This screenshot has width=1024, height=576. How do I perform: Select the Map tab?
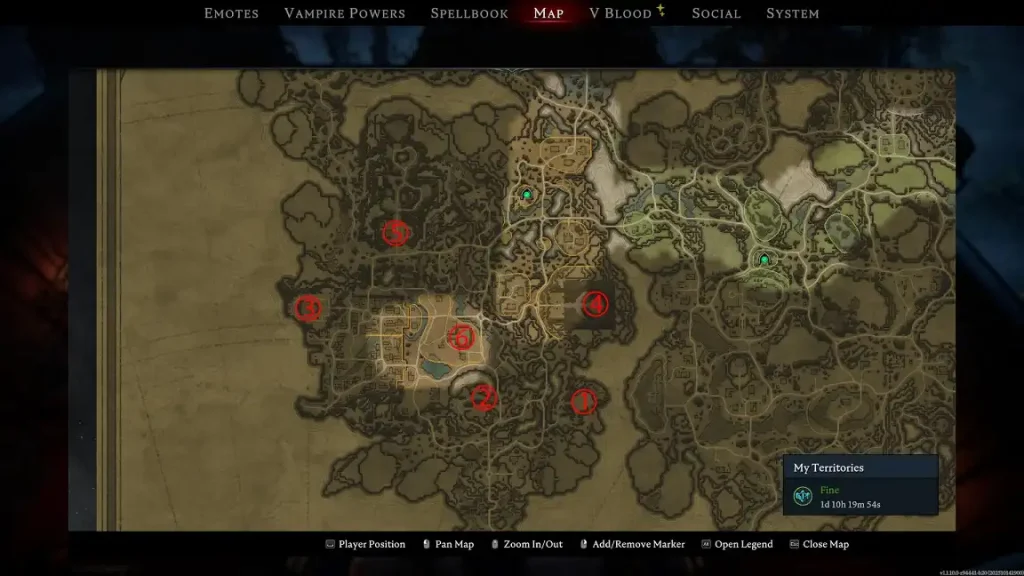click(x=548, y=13)
